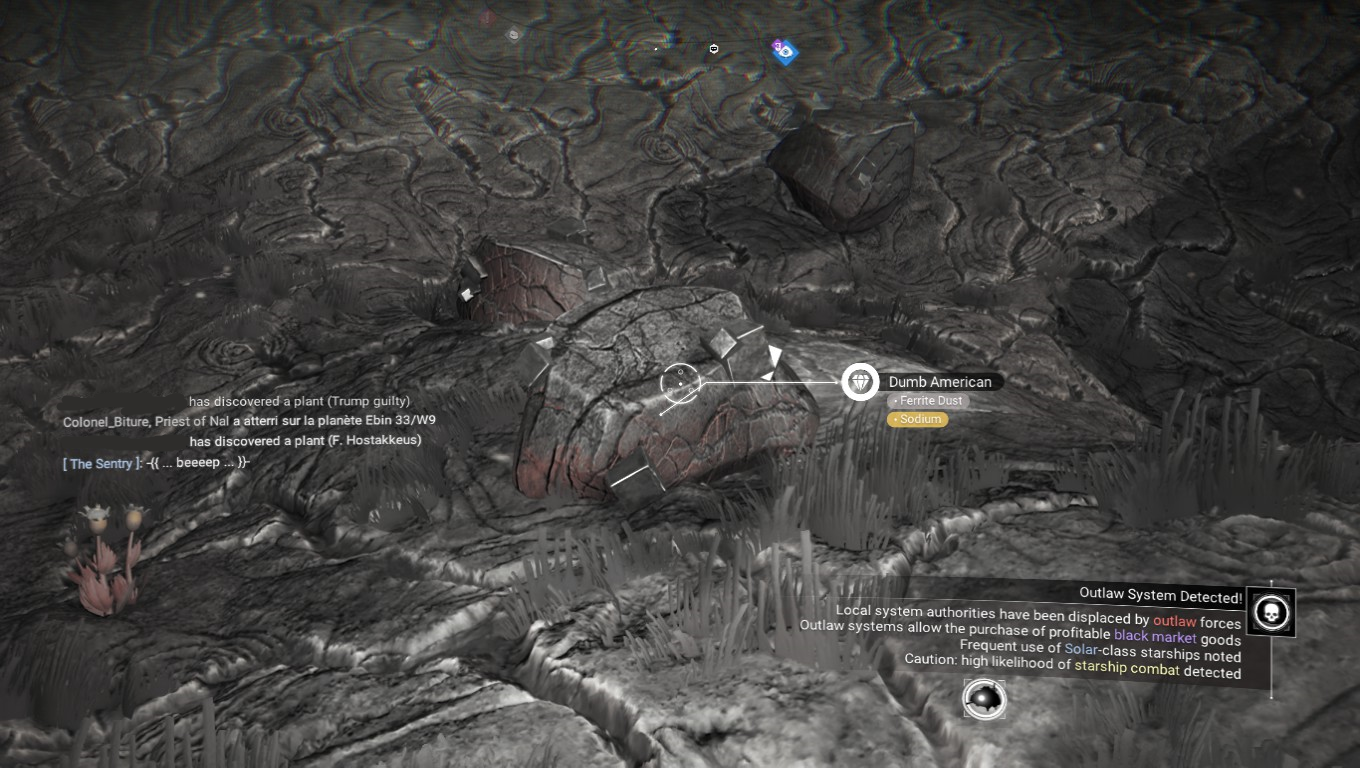
Task: Click the scanner crosshair reticle
Action: click(679, 383)
